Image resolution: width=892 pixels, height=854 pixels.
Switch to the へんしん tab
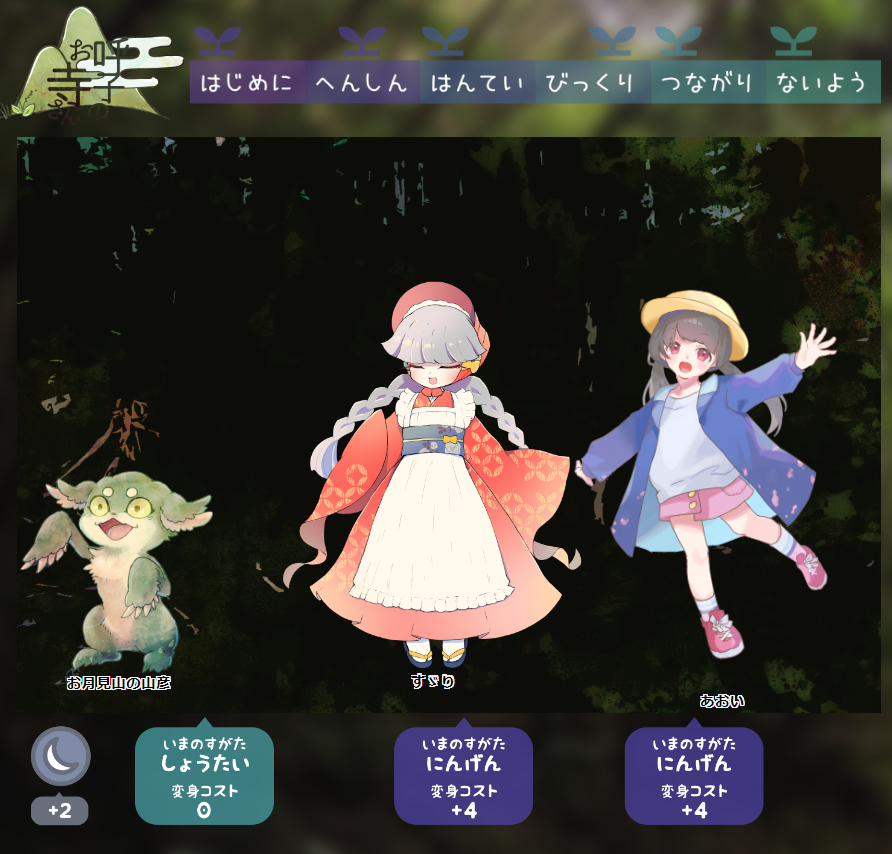363,83
